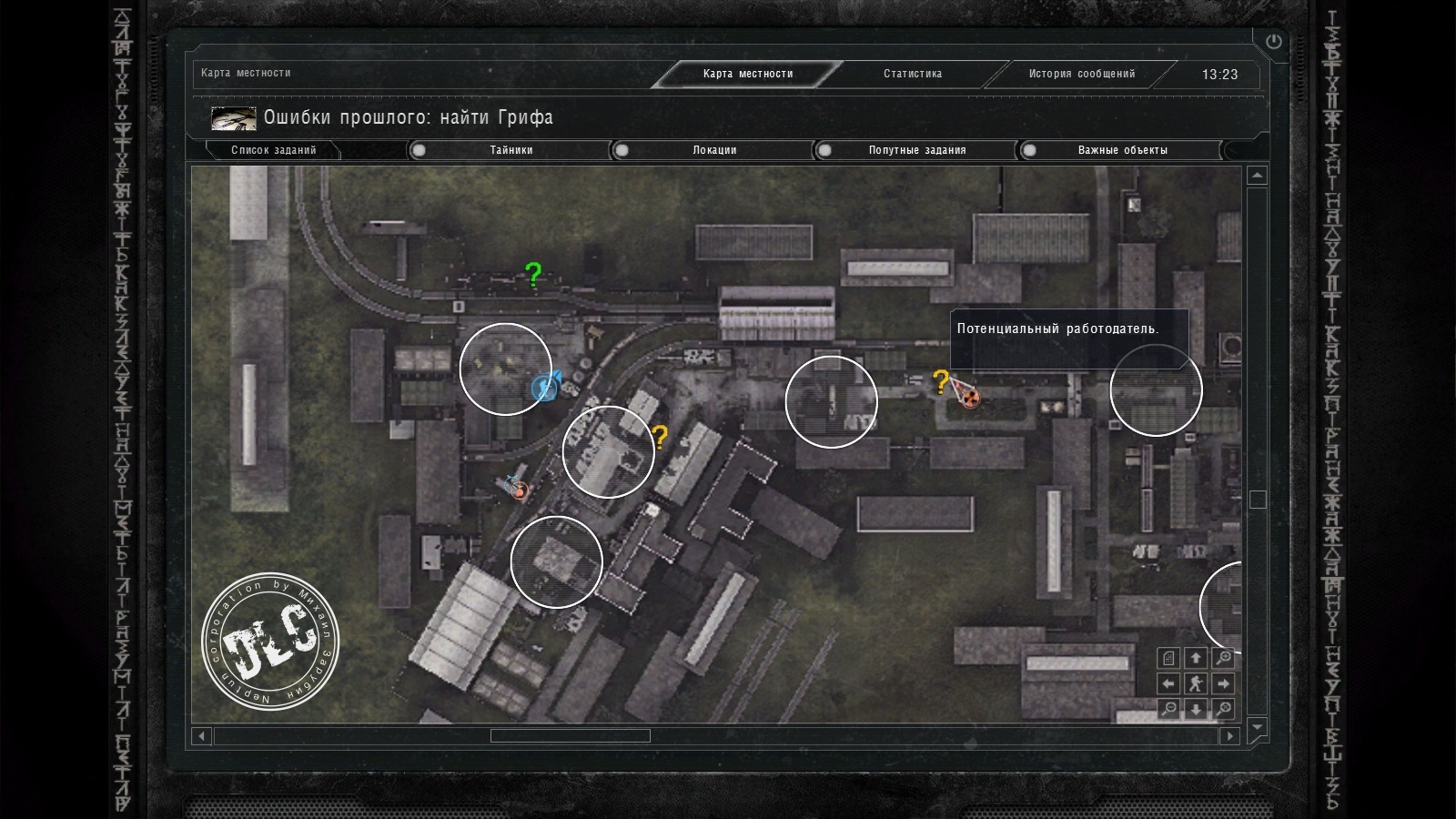
Task: Click the map legend document button
Action: [x=1169, y=658]
